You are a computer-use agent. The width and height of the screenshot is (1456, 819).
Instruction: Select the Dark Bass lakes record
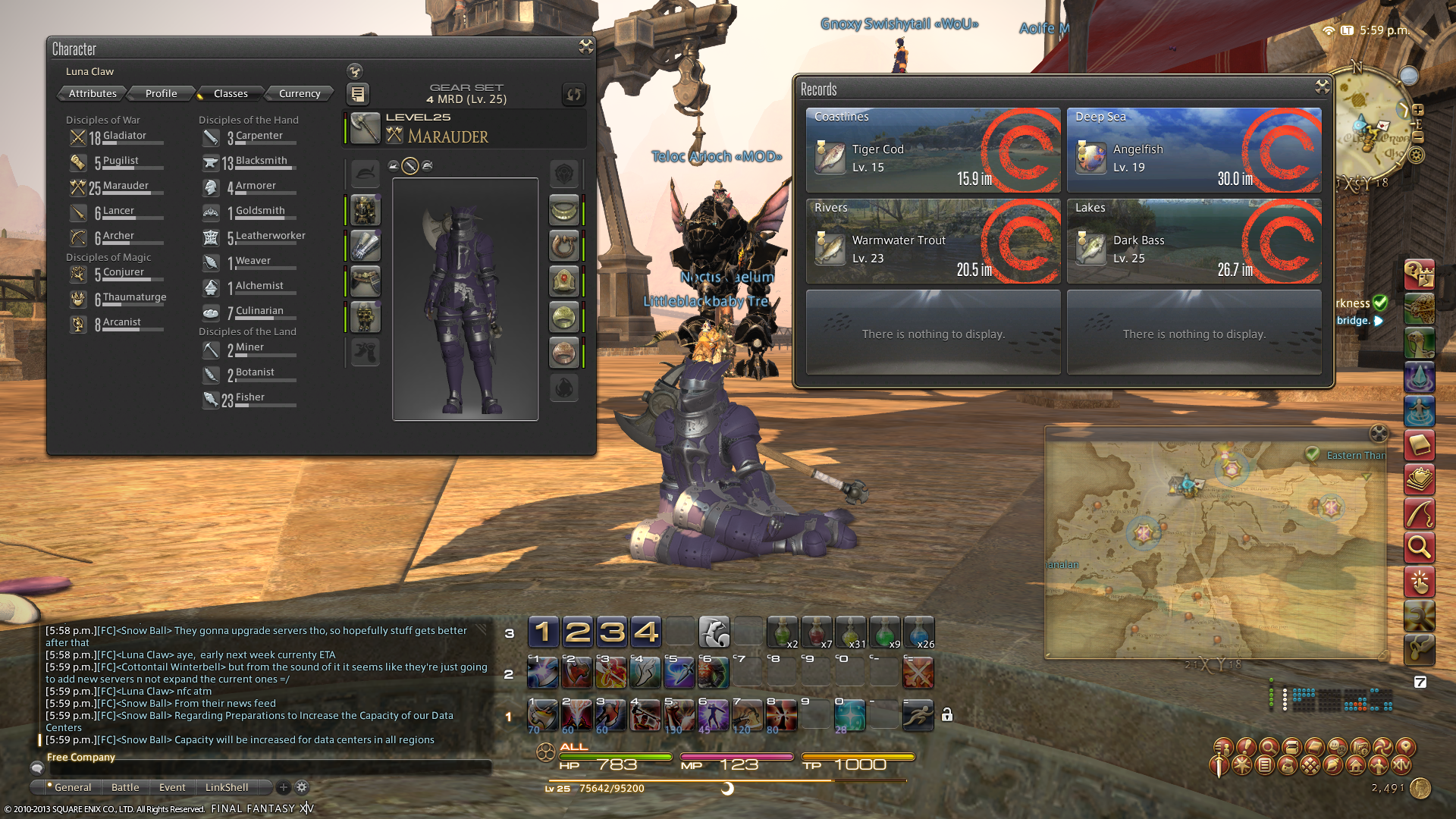[1194, 241]
